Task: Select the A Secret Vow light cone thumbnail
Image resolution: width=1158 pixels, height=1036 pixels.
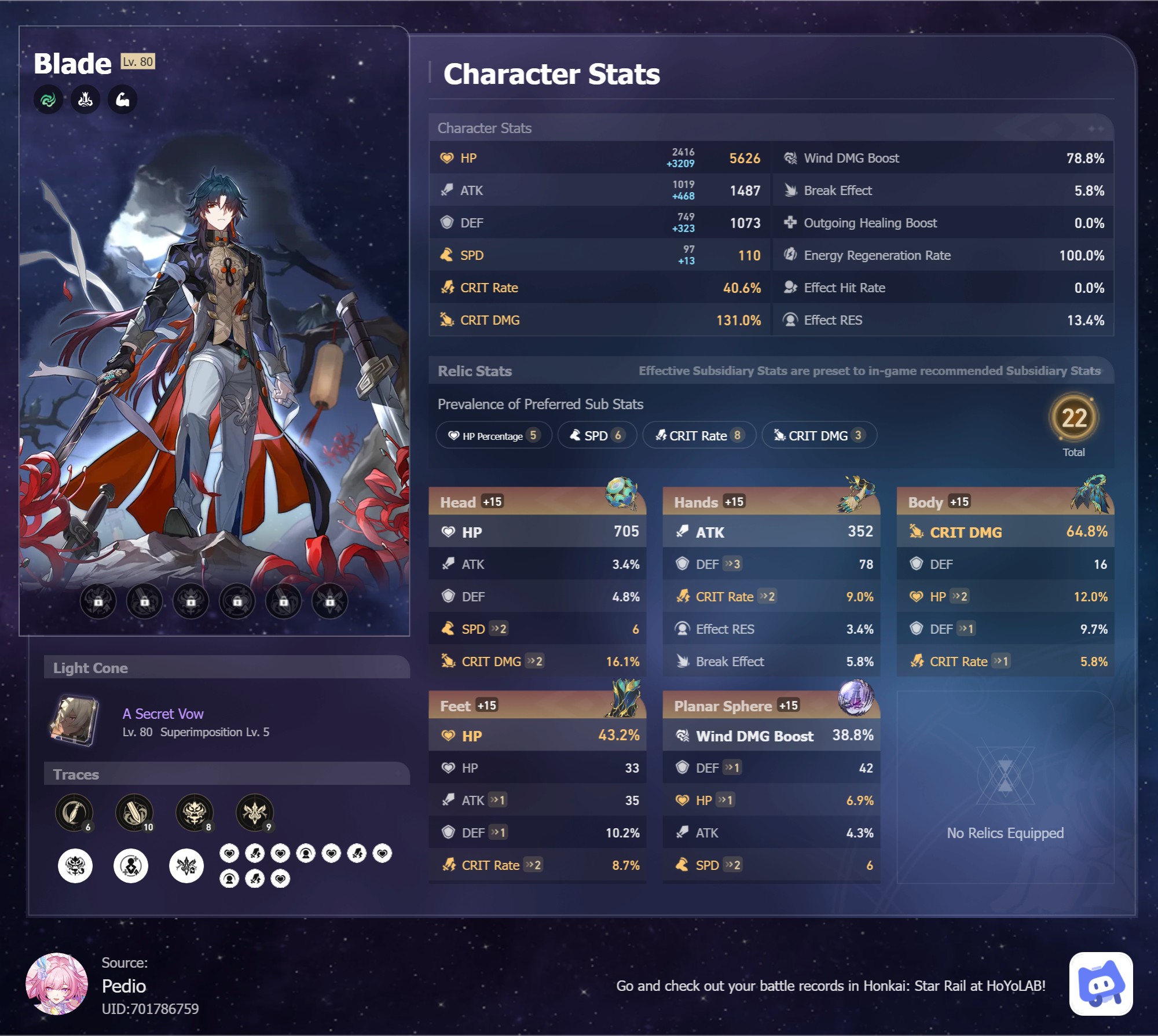Action: click(74, 721)
